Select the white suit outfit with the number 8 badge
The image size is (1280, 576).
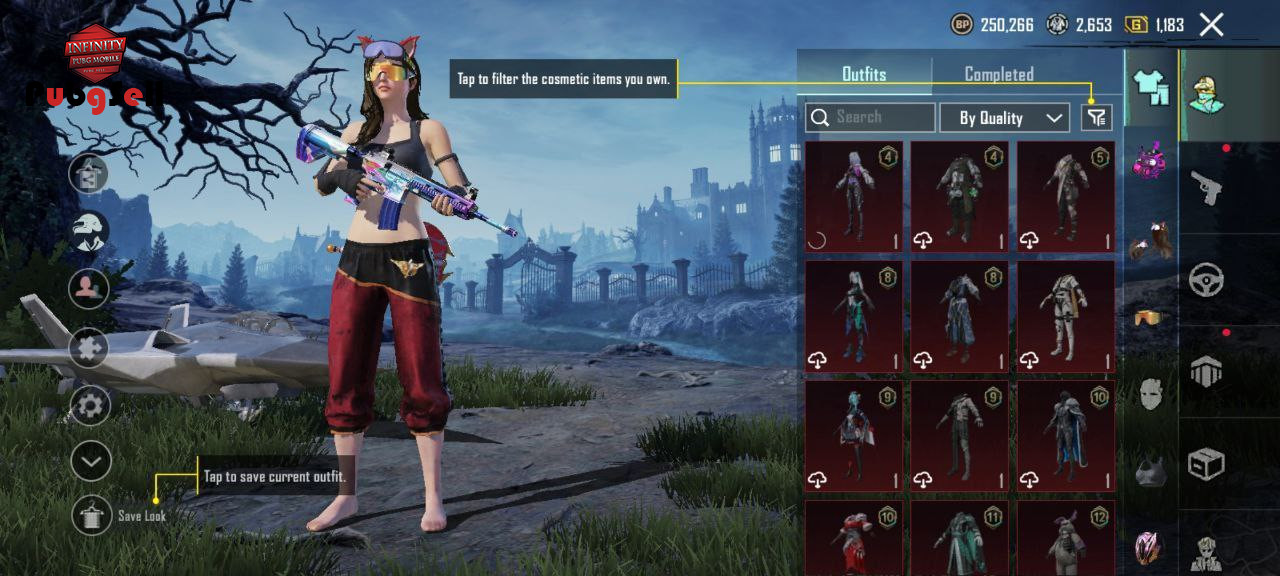tap(1066, 315)
